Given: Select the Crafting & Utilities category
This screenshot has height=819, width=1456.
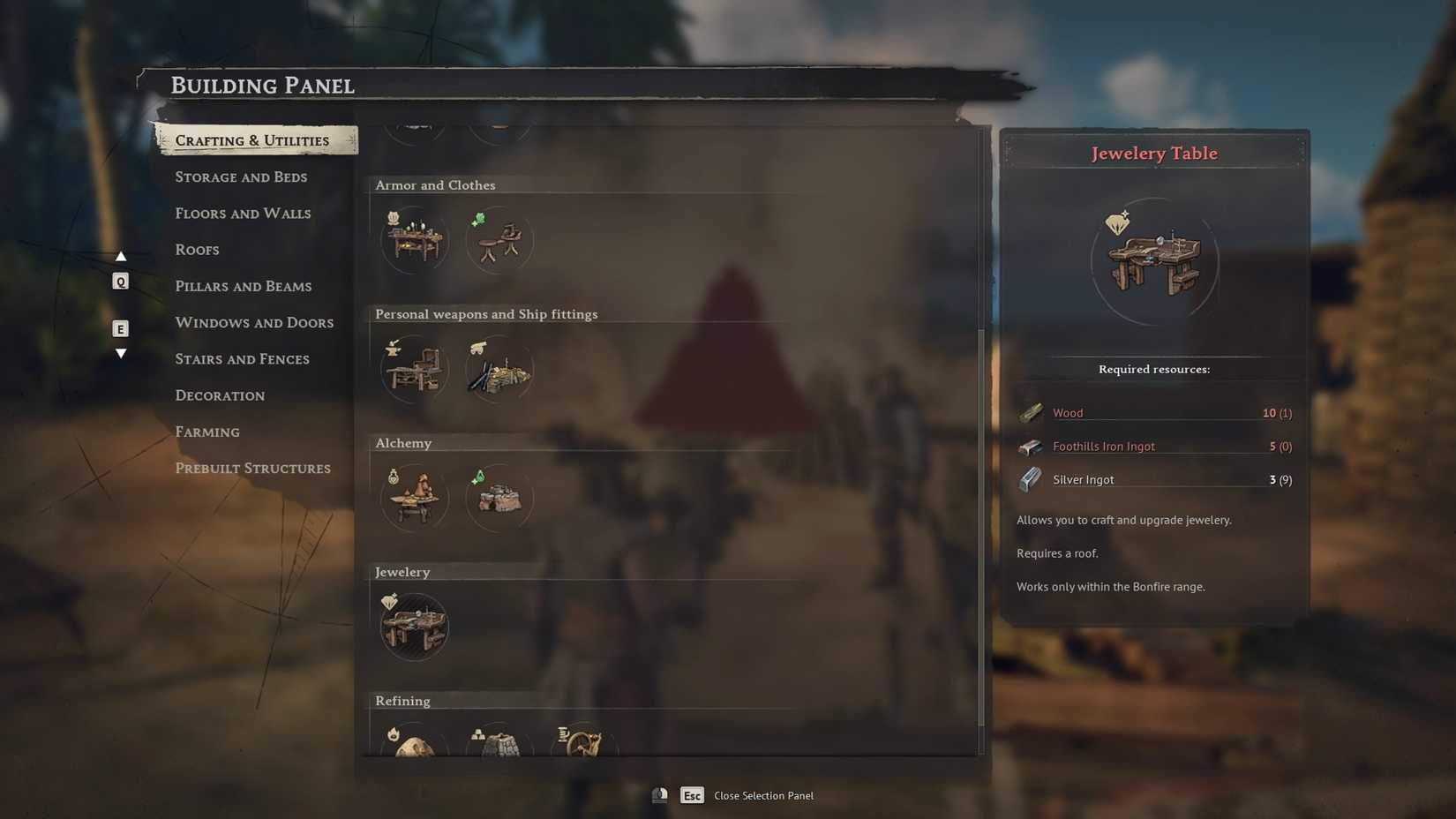Looking at the screenshot, I should pos(252,140).
